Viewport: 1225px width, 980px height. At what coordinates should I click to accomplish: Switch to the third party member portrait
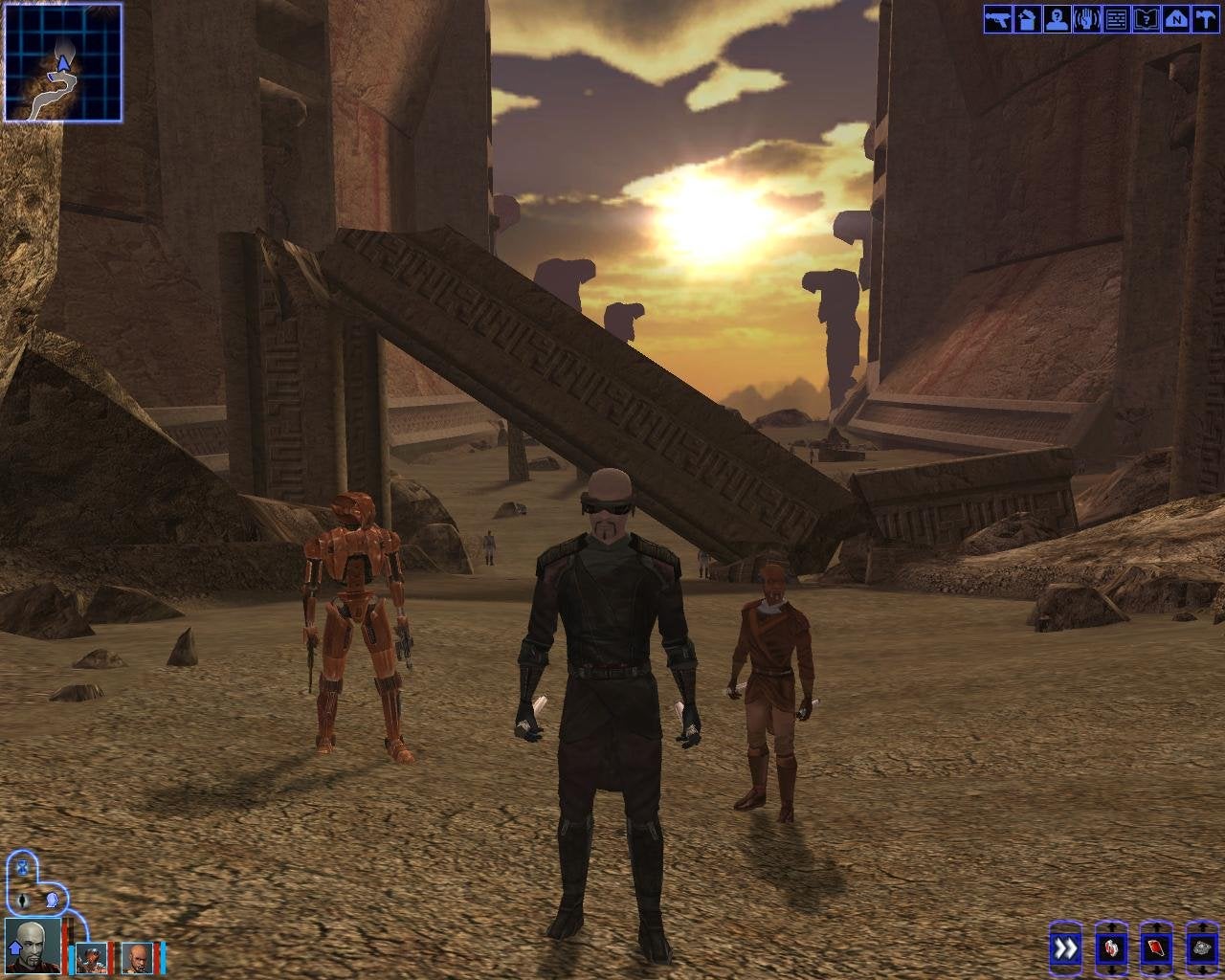pos(138,957)
